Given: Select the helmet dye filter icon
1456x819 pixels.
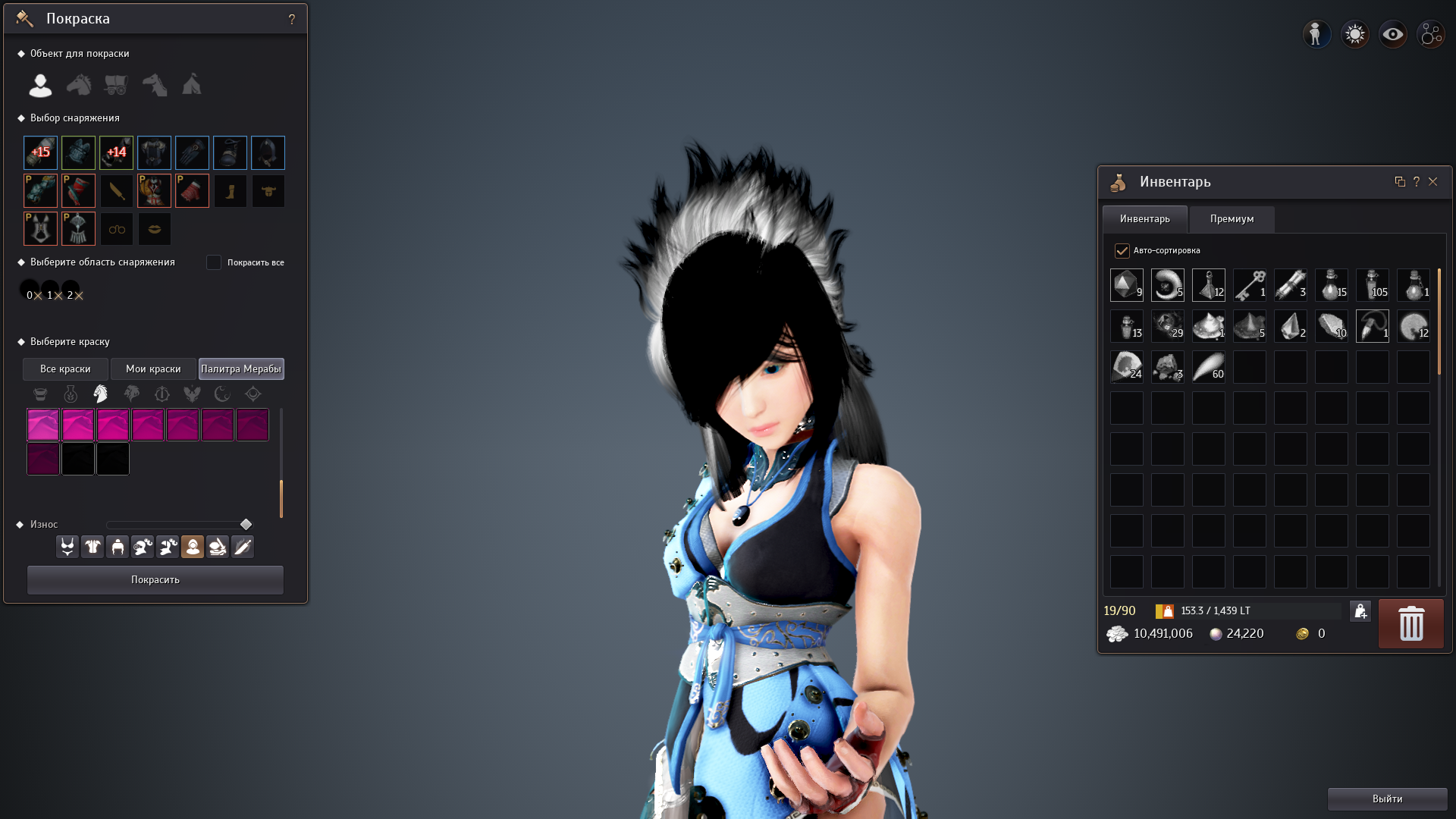Looking at the screenshot, I should pyautogui.click(x=117, y=546).
